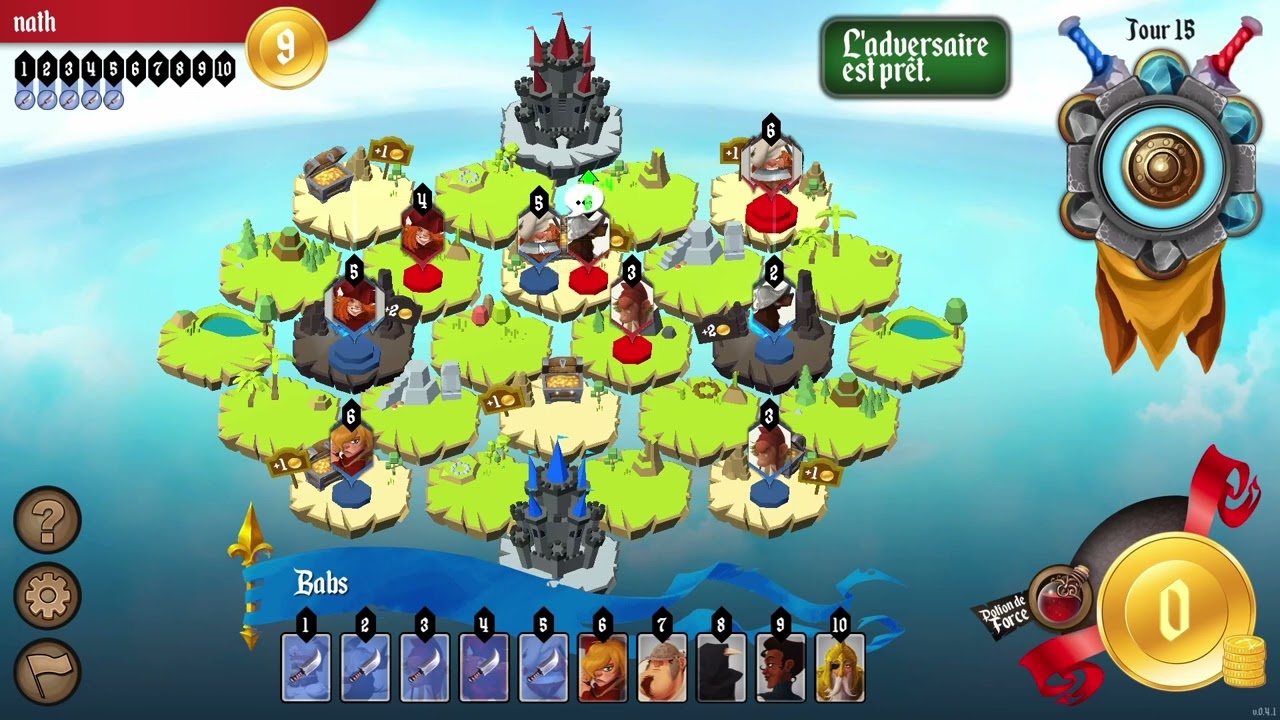Screen dimensions: 1280x720
Task: Click the round shield end-turn button
Action: pos(1161,168)
